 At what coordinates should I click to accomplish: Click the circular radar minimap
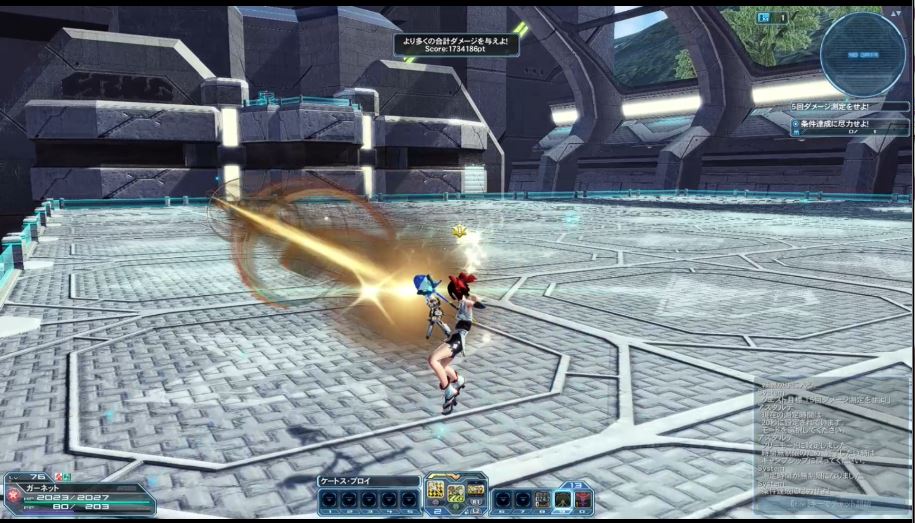(861, 54)
